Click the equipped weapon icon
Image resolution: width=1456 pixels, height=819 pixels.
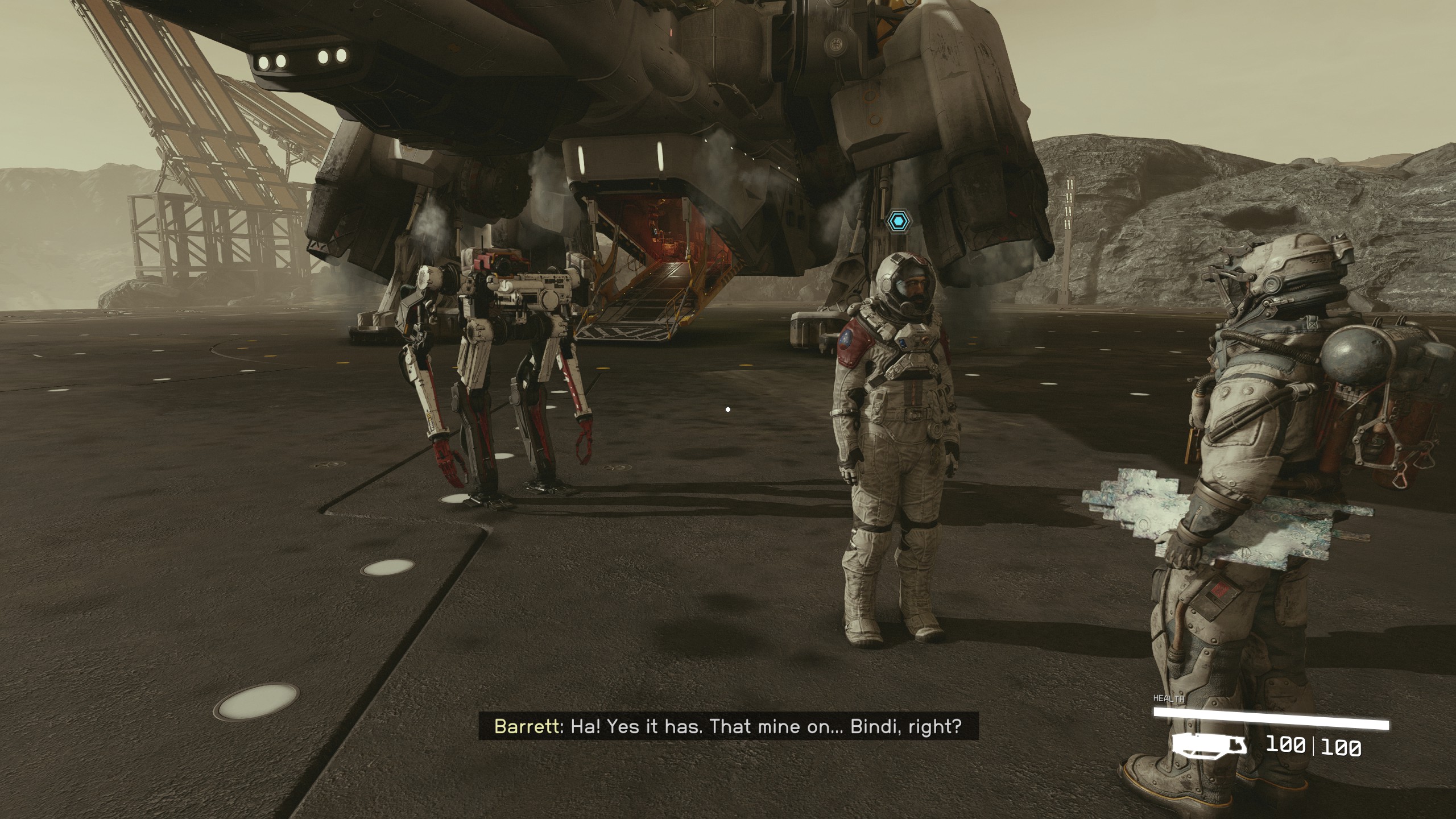pos(1209,744)
